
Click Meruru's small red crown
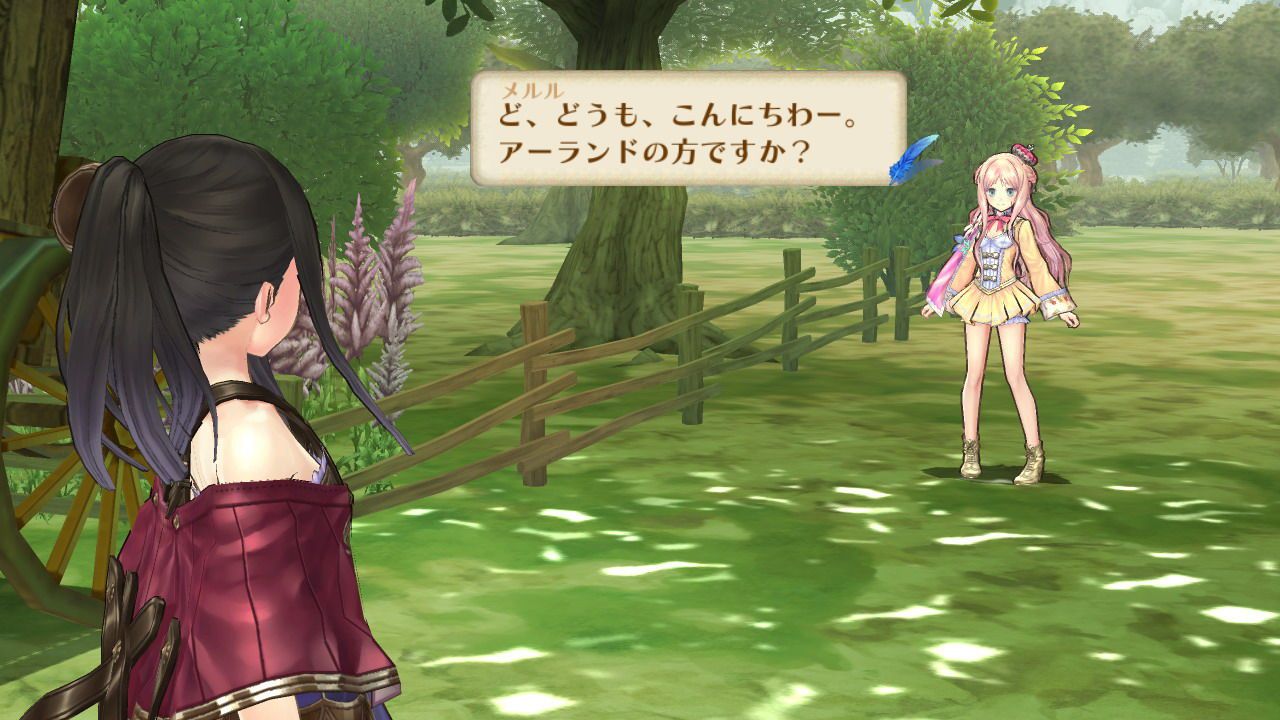click(x=1021, y=150)
